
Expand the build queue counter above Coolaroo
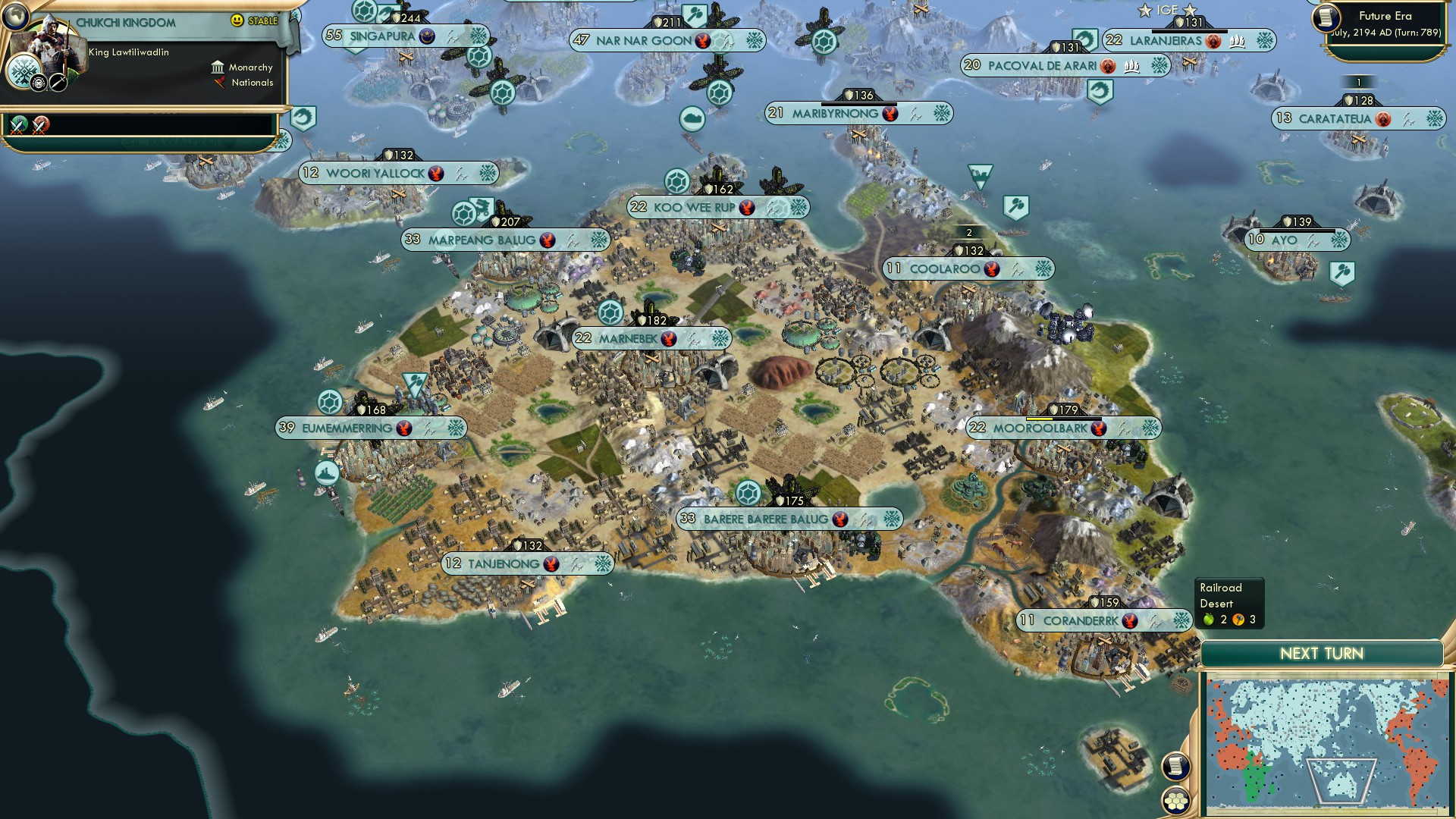pyautogui.click(x=968, y=234)
